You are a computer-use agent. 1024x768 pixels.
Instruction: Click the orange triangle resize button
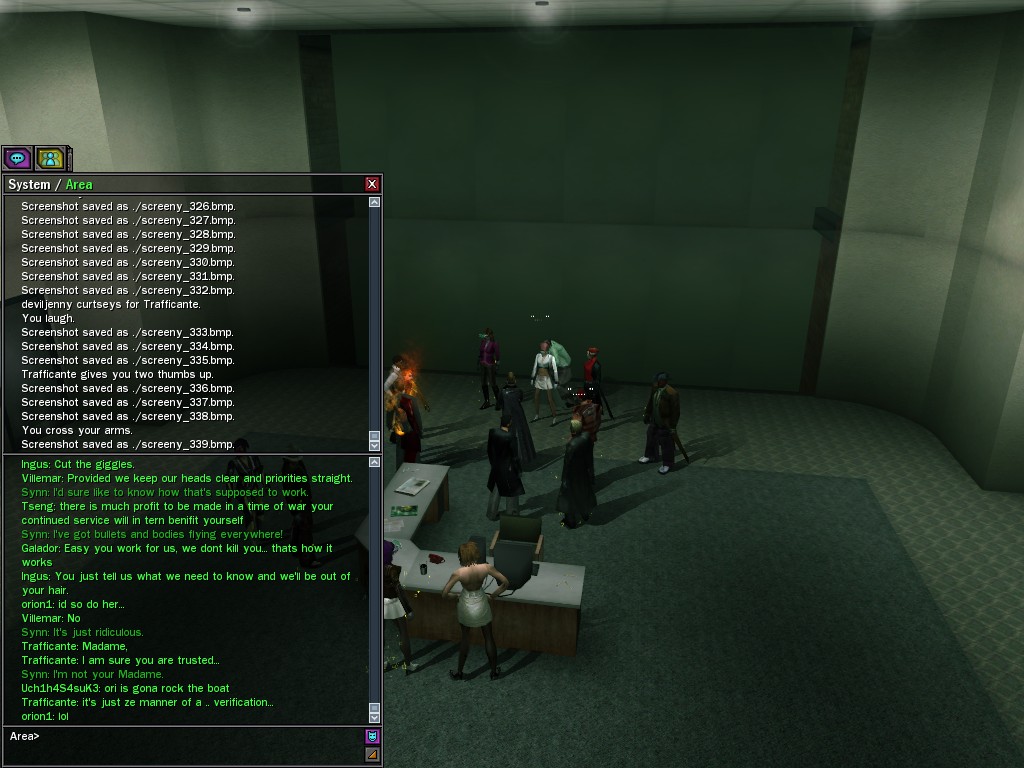[x=372, y=755]
